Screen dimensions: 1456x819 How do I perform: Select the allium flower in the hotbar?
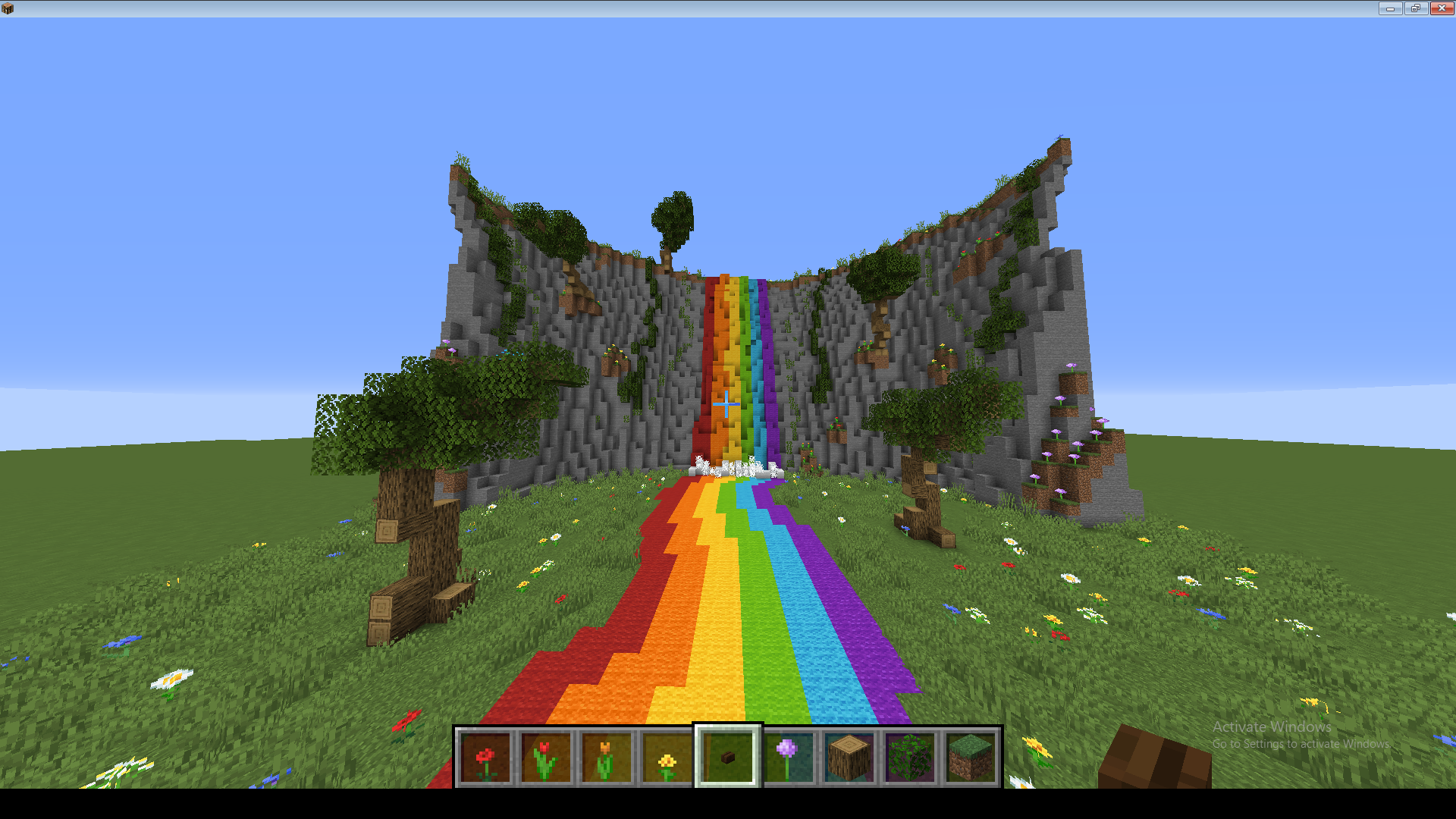pos(786,755)
